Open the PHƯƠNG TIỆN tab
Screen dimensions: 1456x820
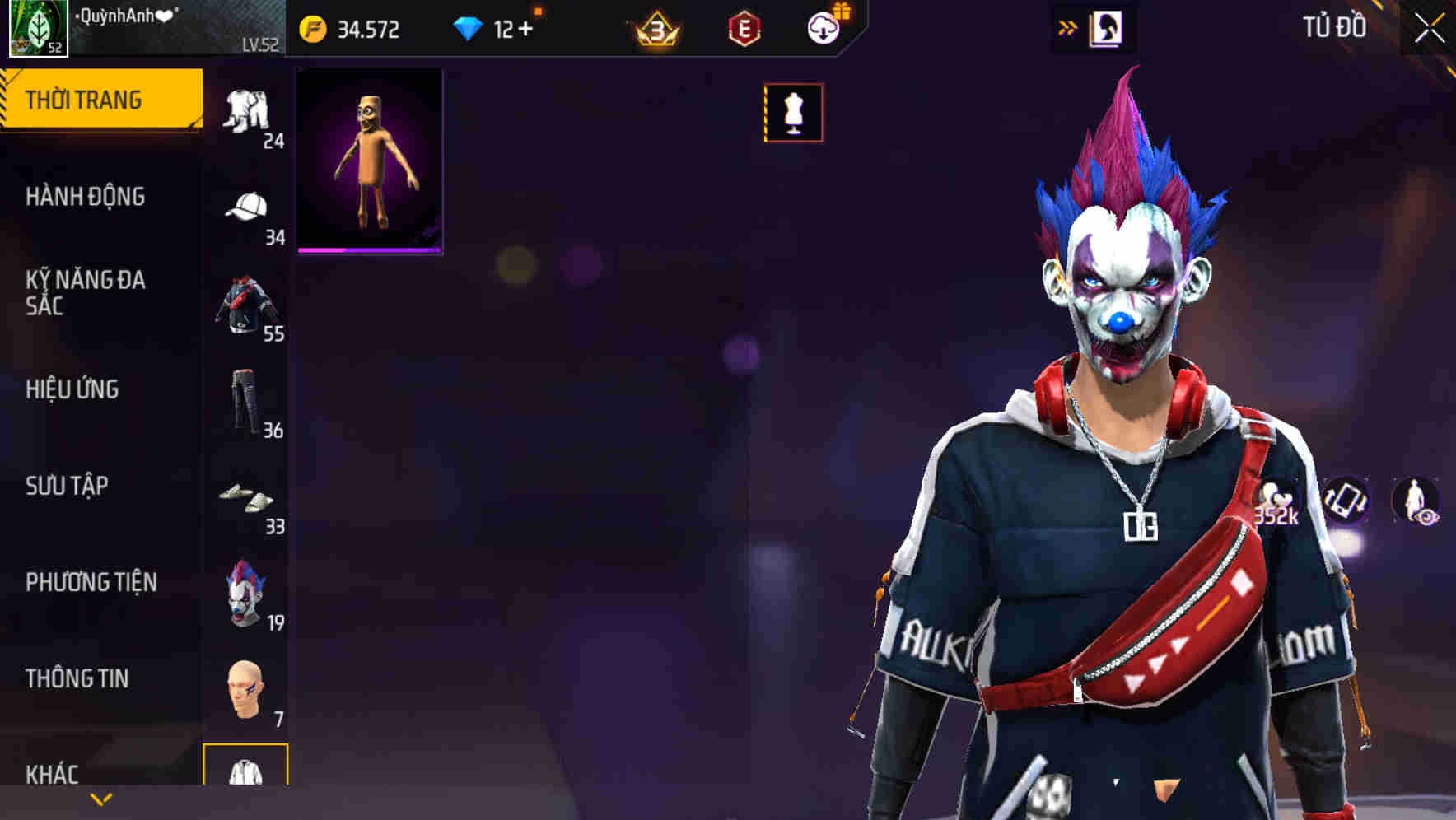(x=91, y=581)
